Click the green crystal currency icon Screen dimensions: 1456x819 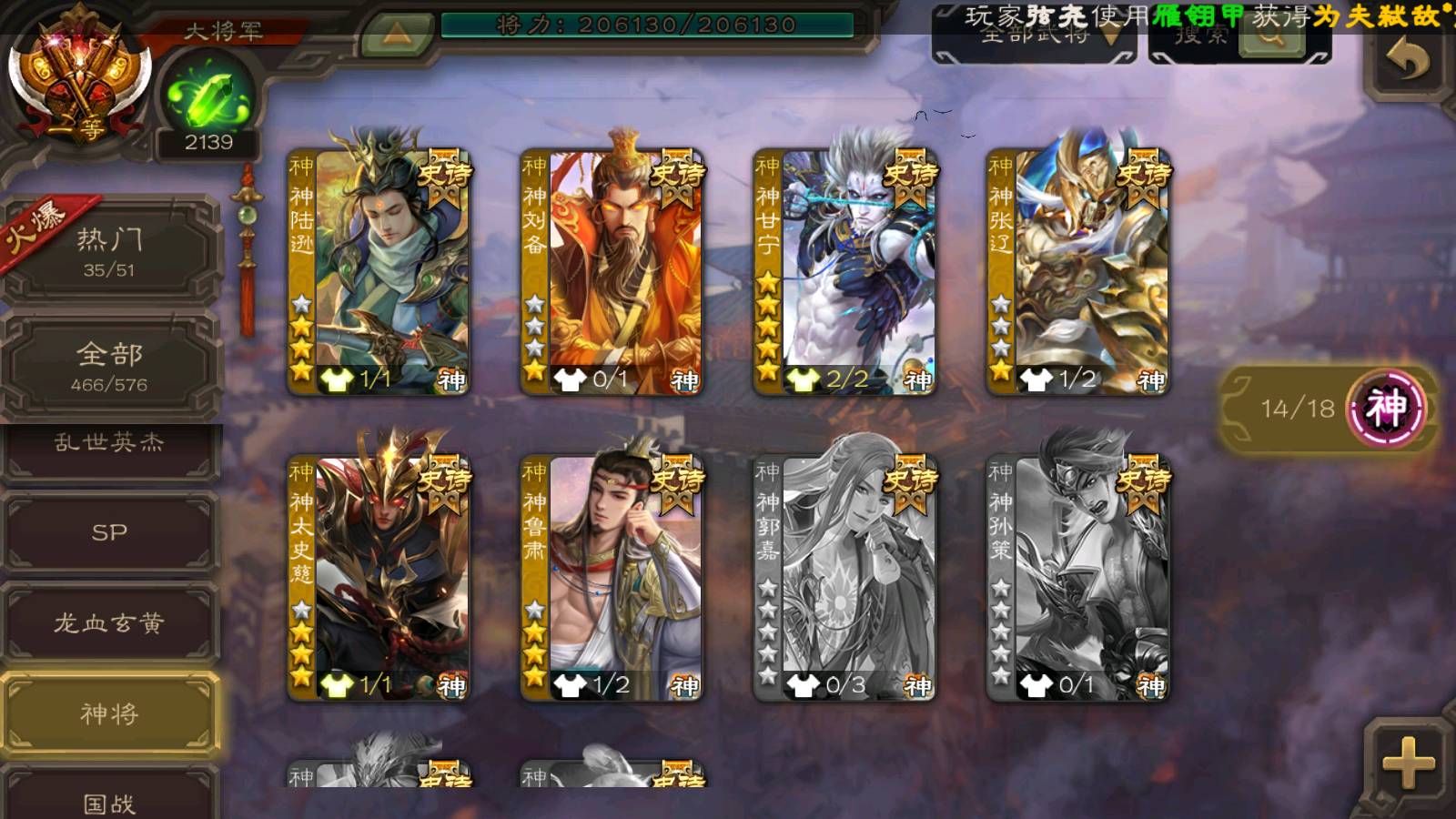[x=208, y=97]
